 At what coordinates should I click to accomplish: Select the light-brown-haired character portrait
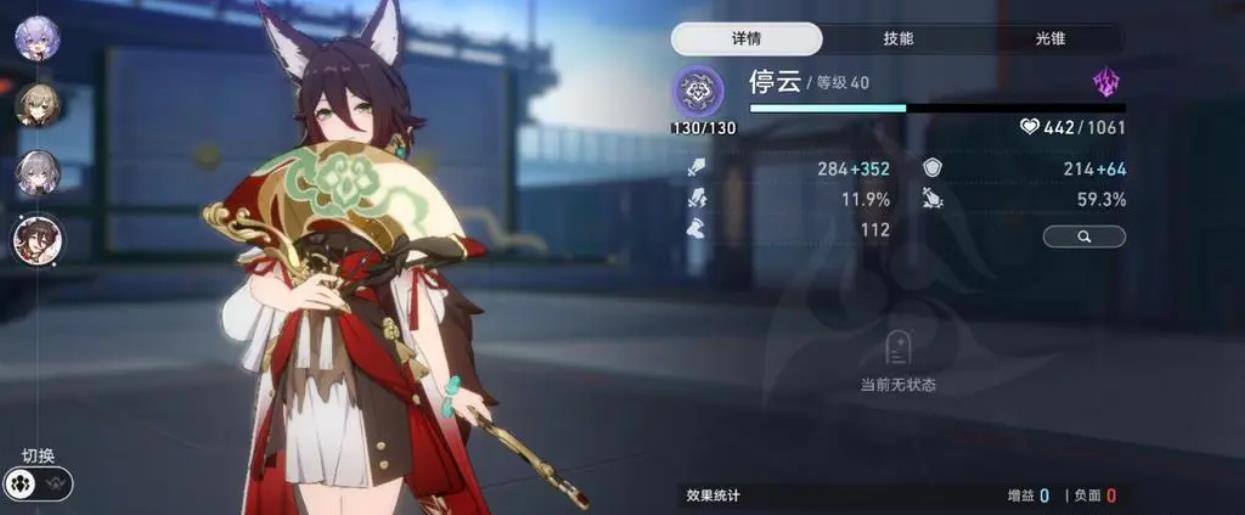(37, 105)
